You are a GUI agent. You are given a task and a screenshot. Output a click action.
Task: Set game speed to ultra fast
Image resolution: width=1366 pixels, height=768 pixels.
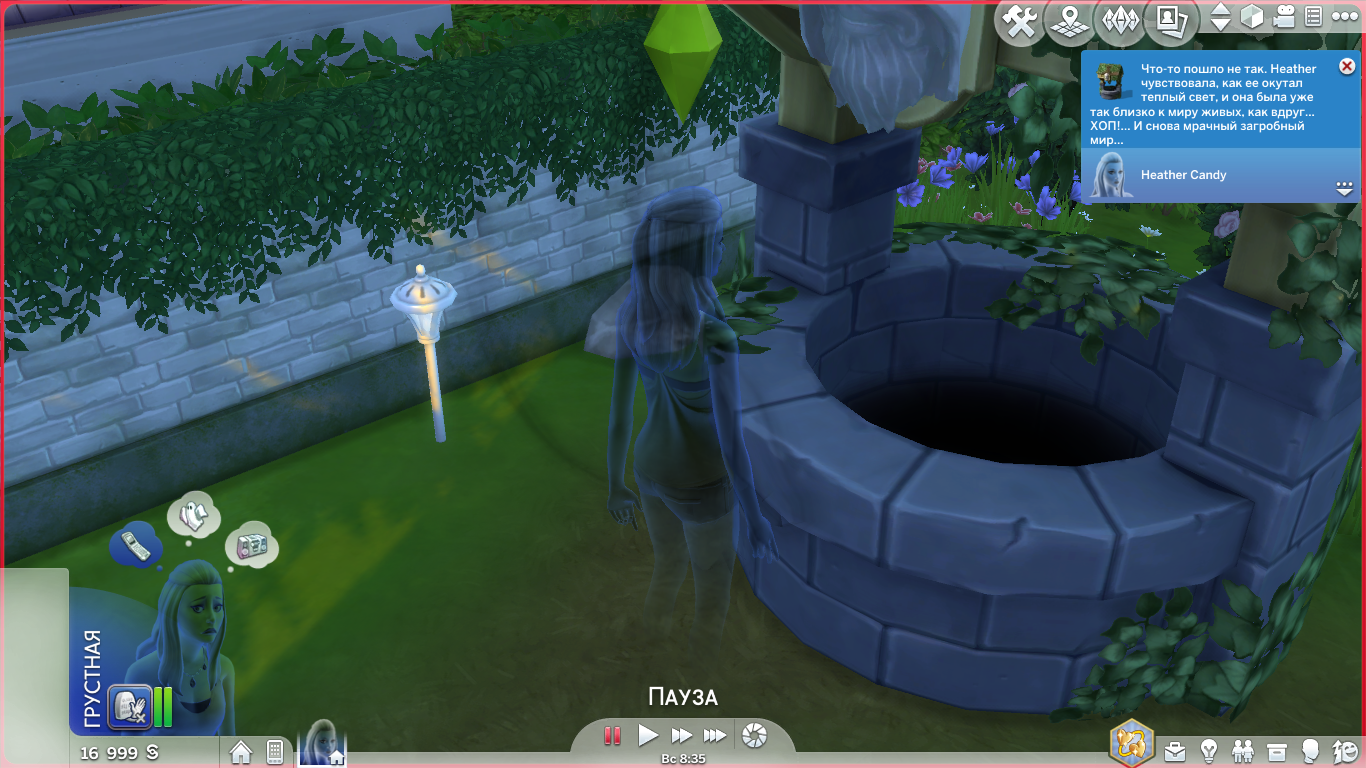click(714, 736)
